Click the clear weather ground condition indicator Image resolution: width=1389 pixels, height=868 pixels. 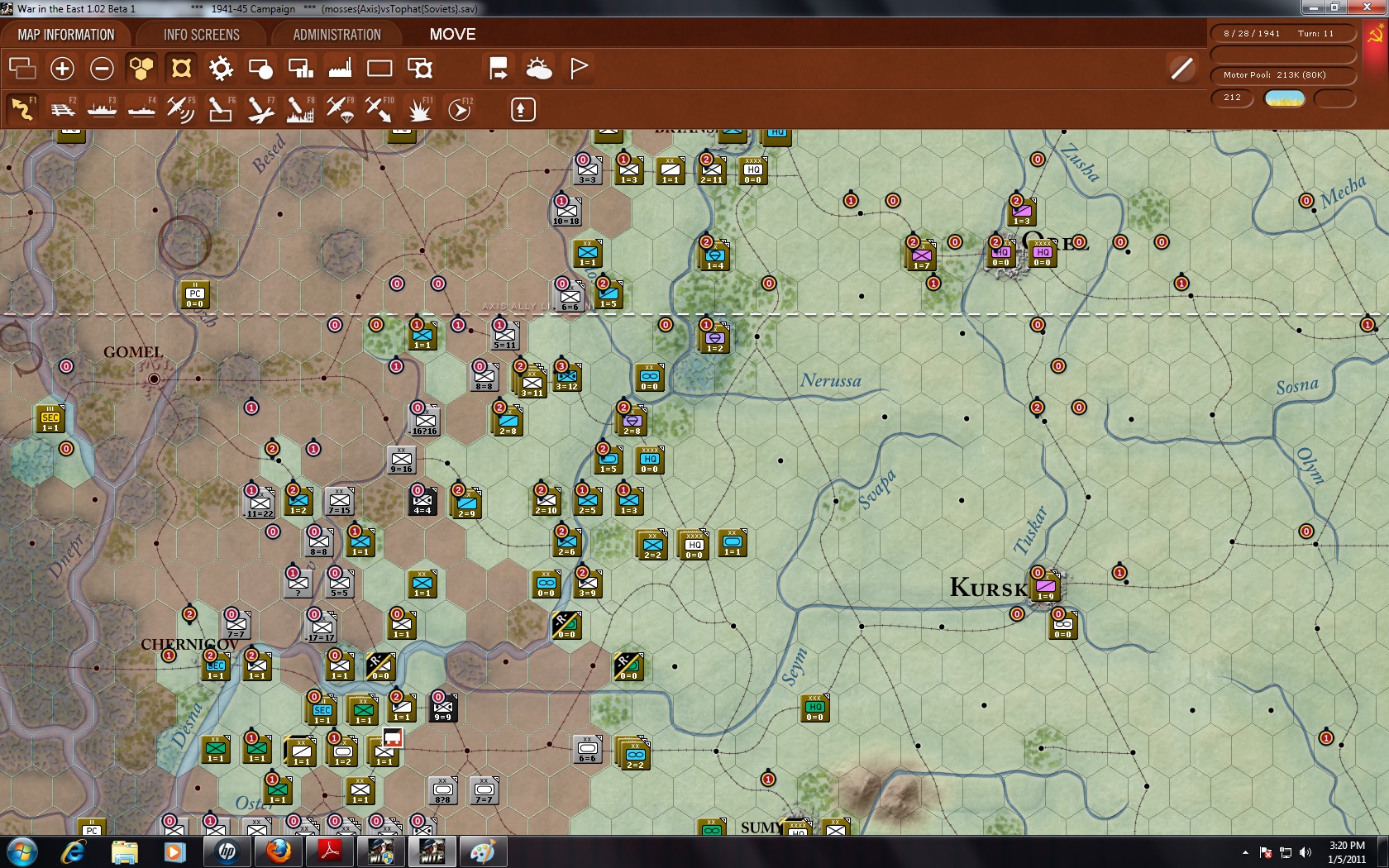1285,98
